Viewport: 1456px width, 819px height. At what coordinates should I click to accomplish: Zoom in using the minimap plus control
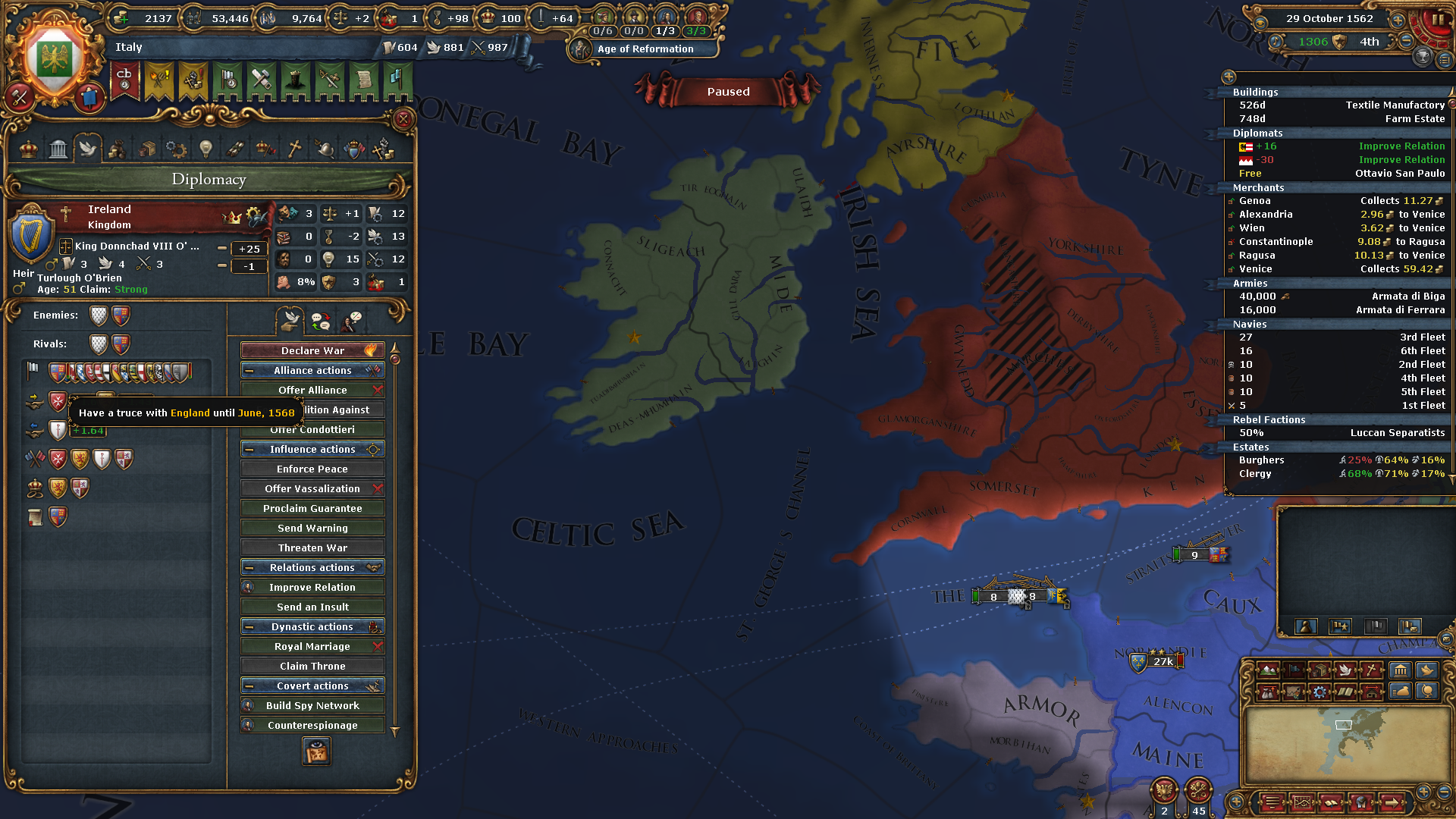(1423, 792)
